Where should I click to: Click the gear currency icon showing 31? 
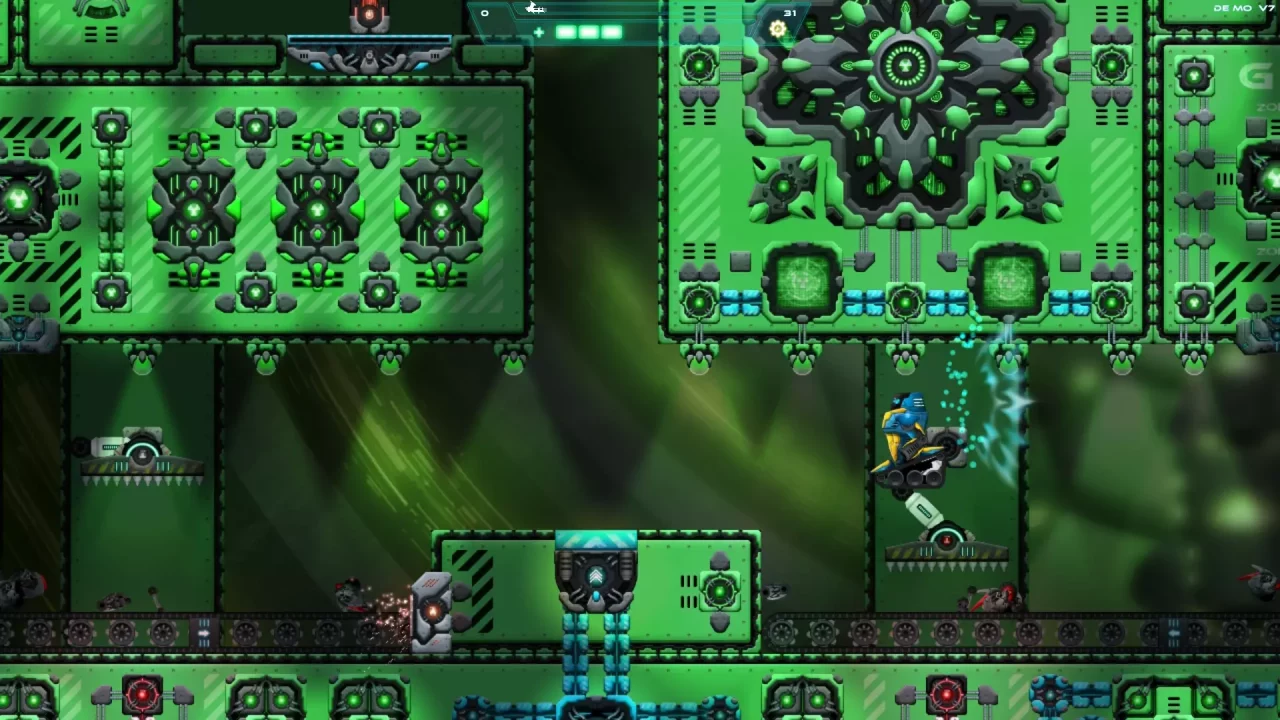[778, 29]
